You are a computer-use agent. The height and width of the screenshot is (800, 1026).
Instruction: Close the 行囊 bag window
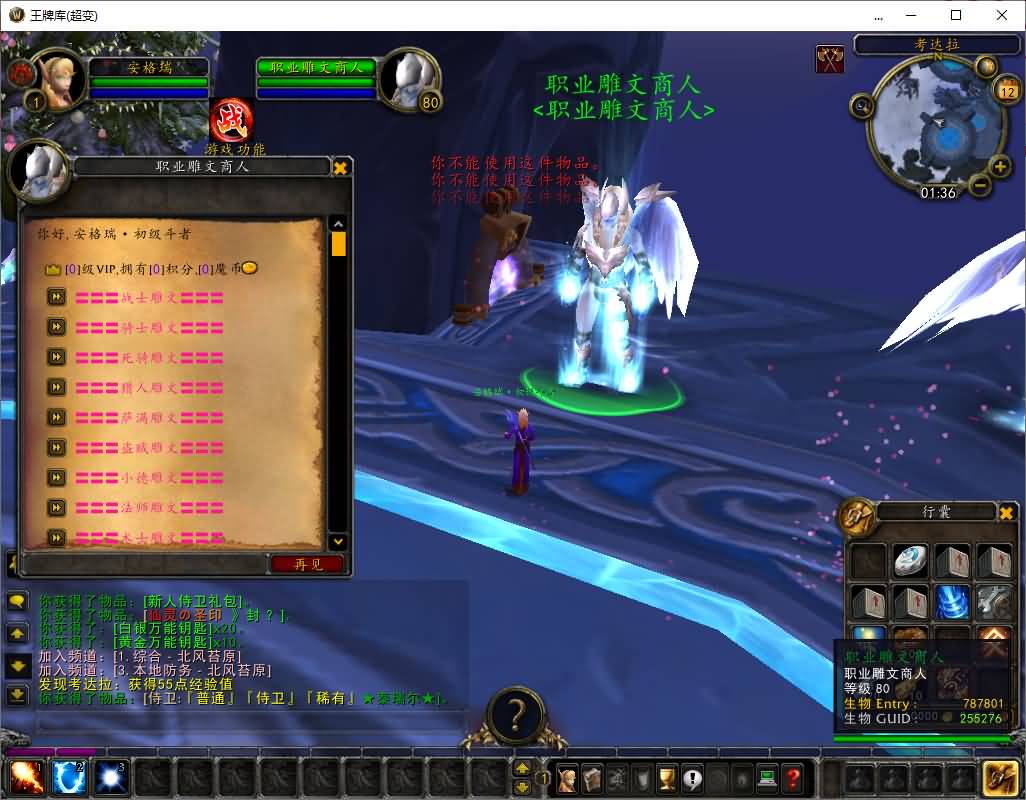[1007, 513]
